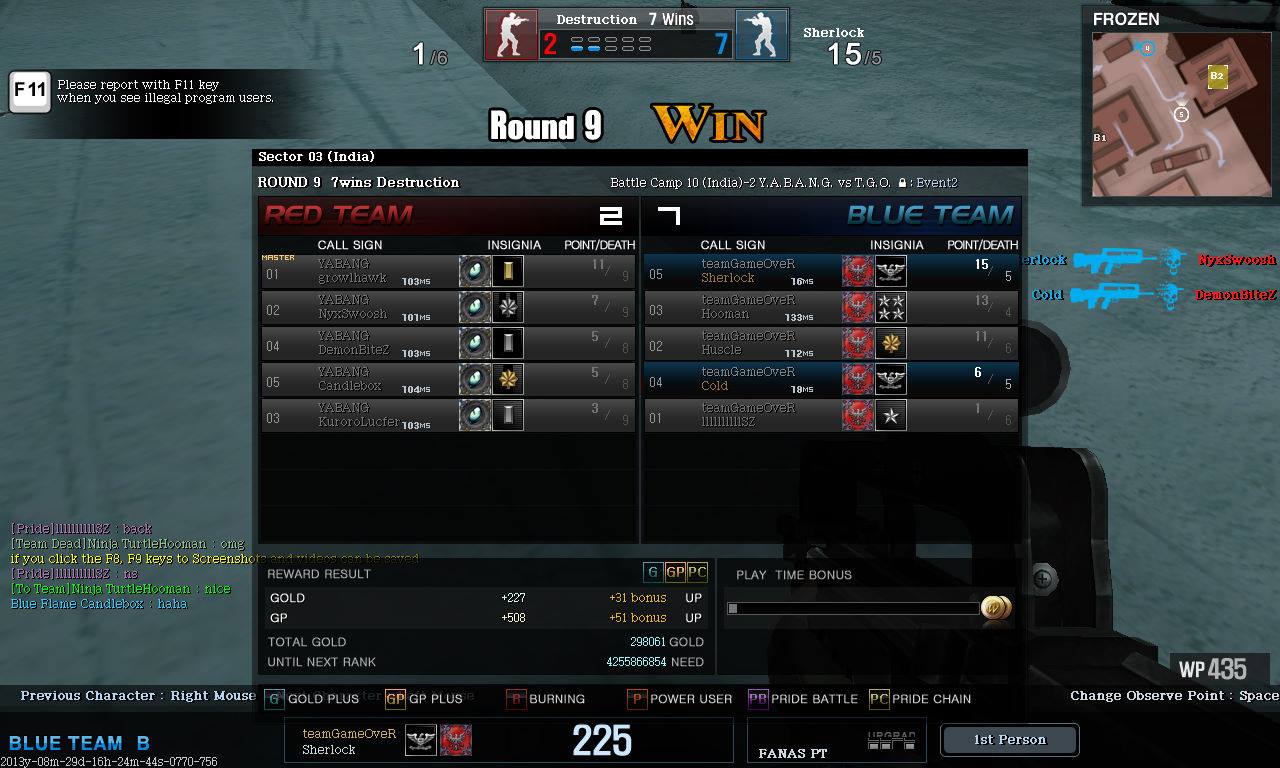Click the B2 bomb site marker on minimap
This screenshot has height=768, width=1280.
point(1217,76)
